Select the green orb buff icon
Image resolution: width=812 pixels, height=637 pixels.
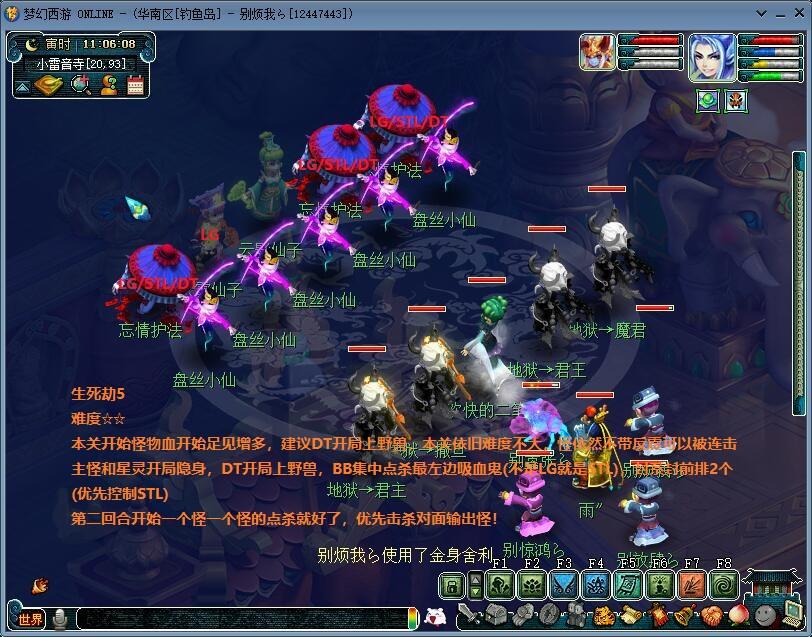tap(709, 100)
